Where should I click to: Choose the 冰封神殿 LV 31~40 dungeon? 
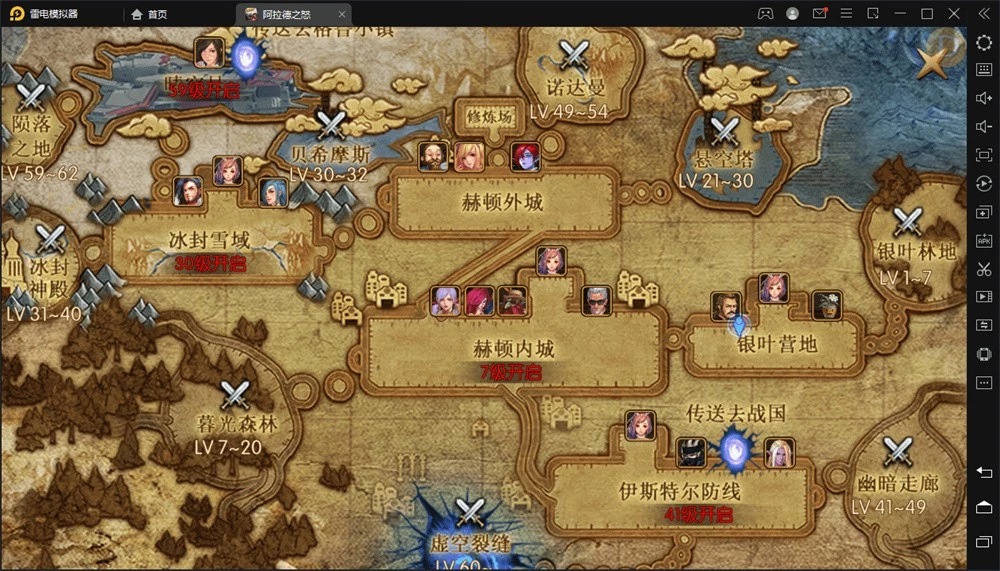pyautogui.click(x=48, y=240)
